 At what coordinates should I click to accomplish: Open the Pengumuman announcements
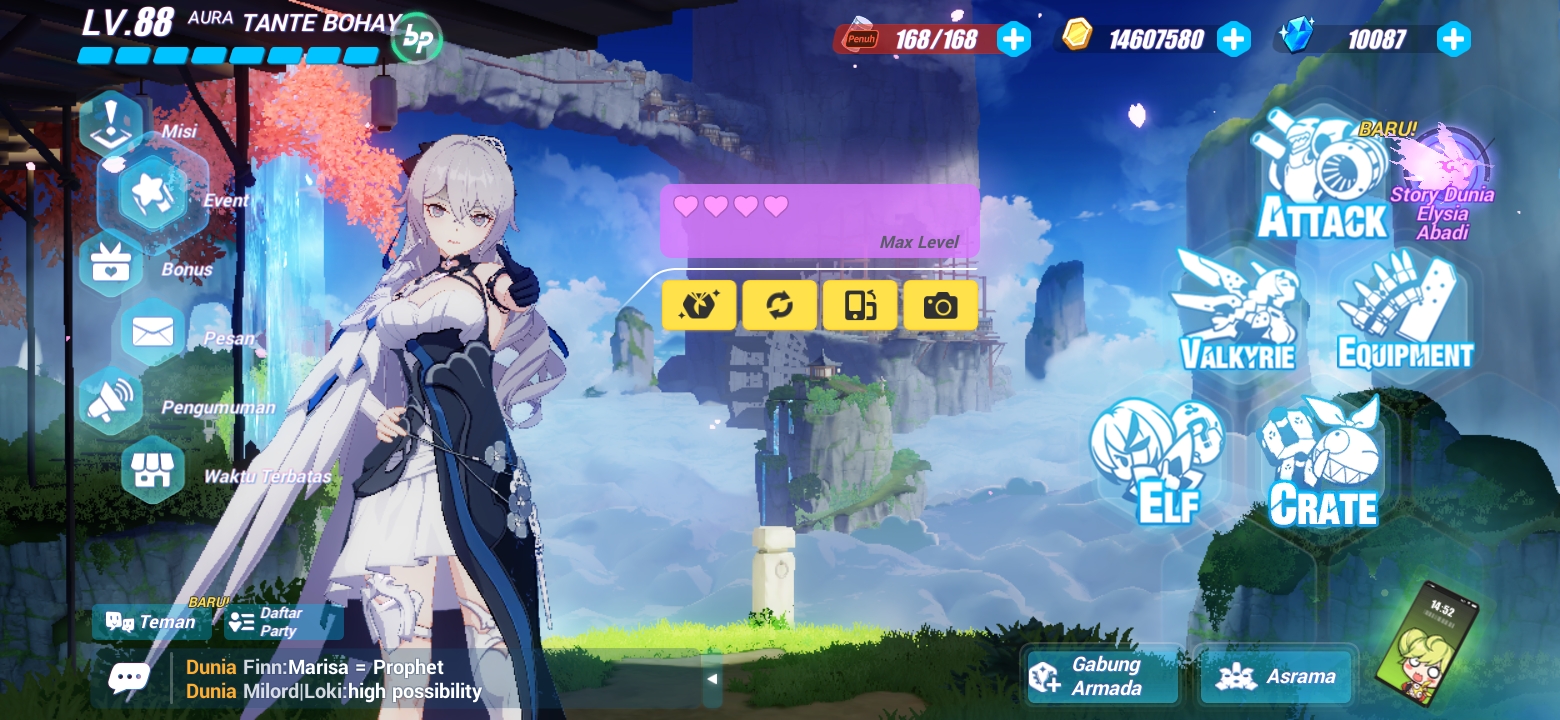[112, 400]
